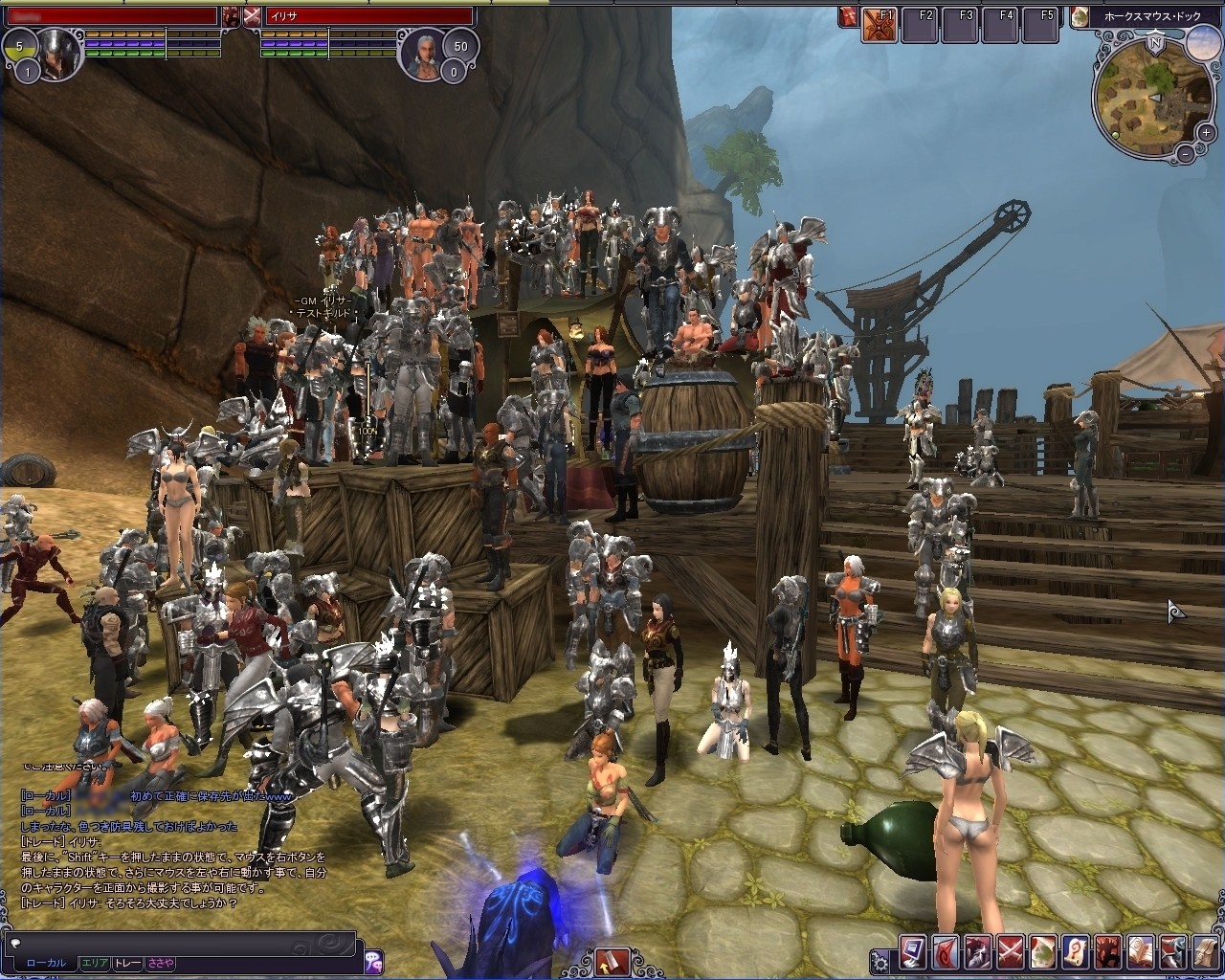
Task: Click the red demon face icon beside the F1 slot
Action: [x=848, y=16]
